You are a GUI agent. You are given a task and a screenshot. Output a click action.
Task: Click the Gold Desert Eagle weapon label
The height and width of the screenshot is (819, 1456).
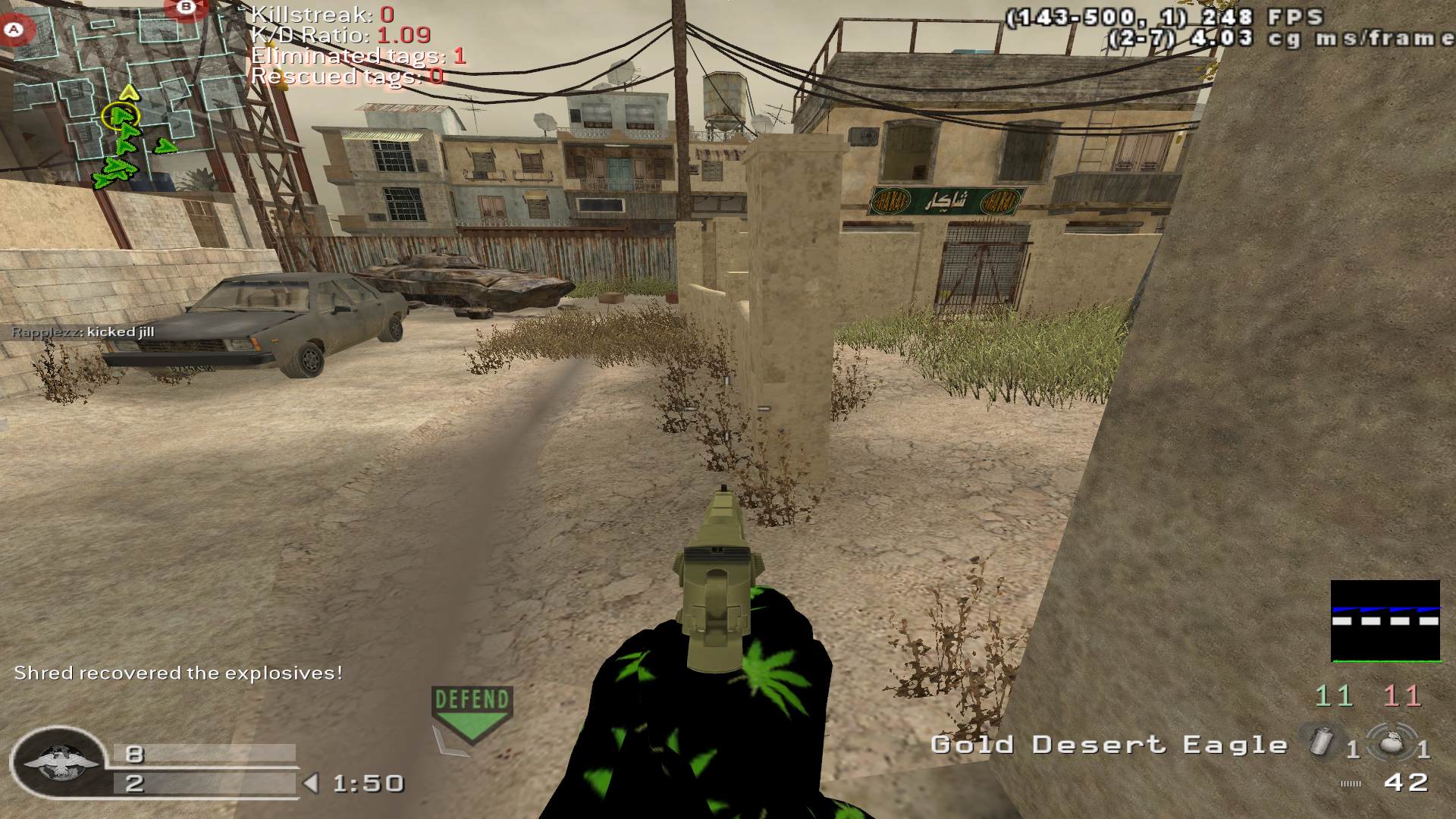[1109, 745]
